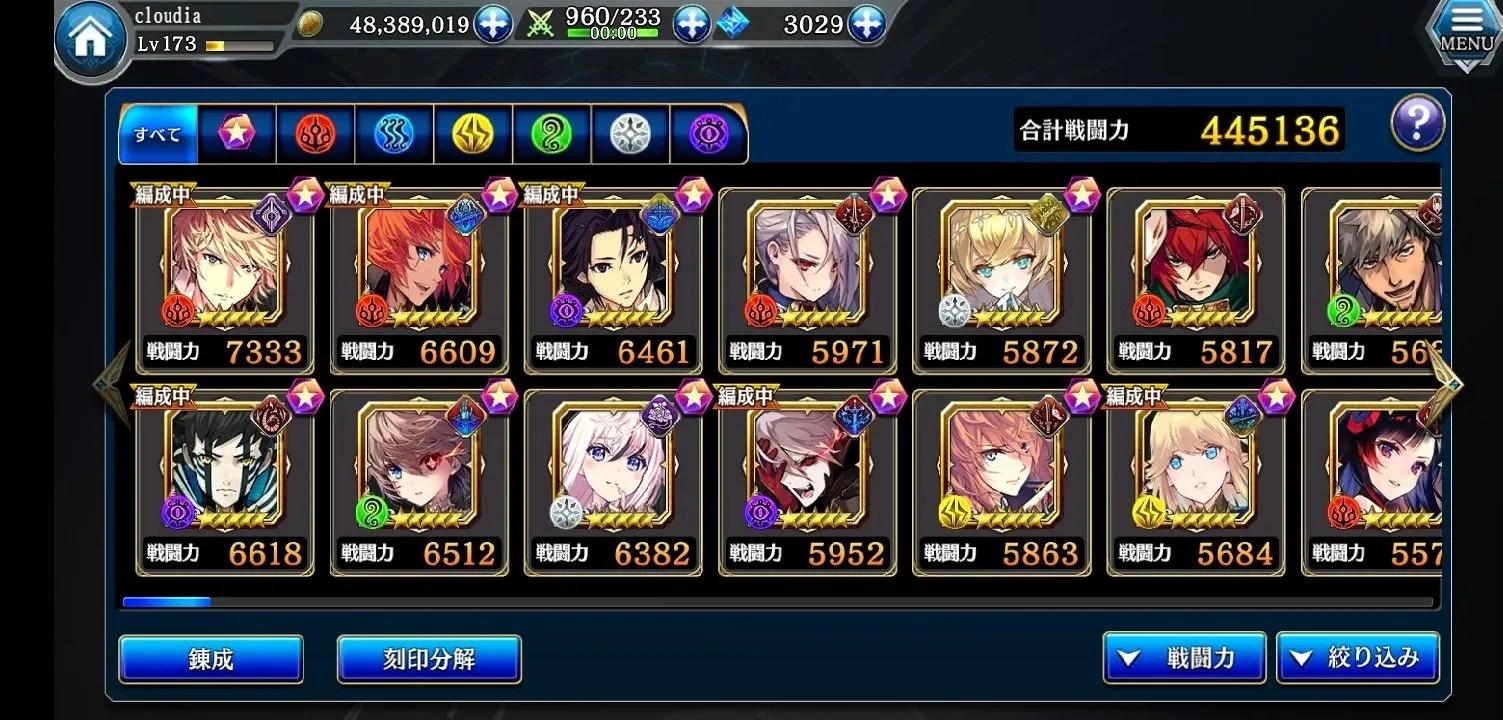Switch to the すべて filter tab
1503x720 pixels.
(x=158, y=133)
